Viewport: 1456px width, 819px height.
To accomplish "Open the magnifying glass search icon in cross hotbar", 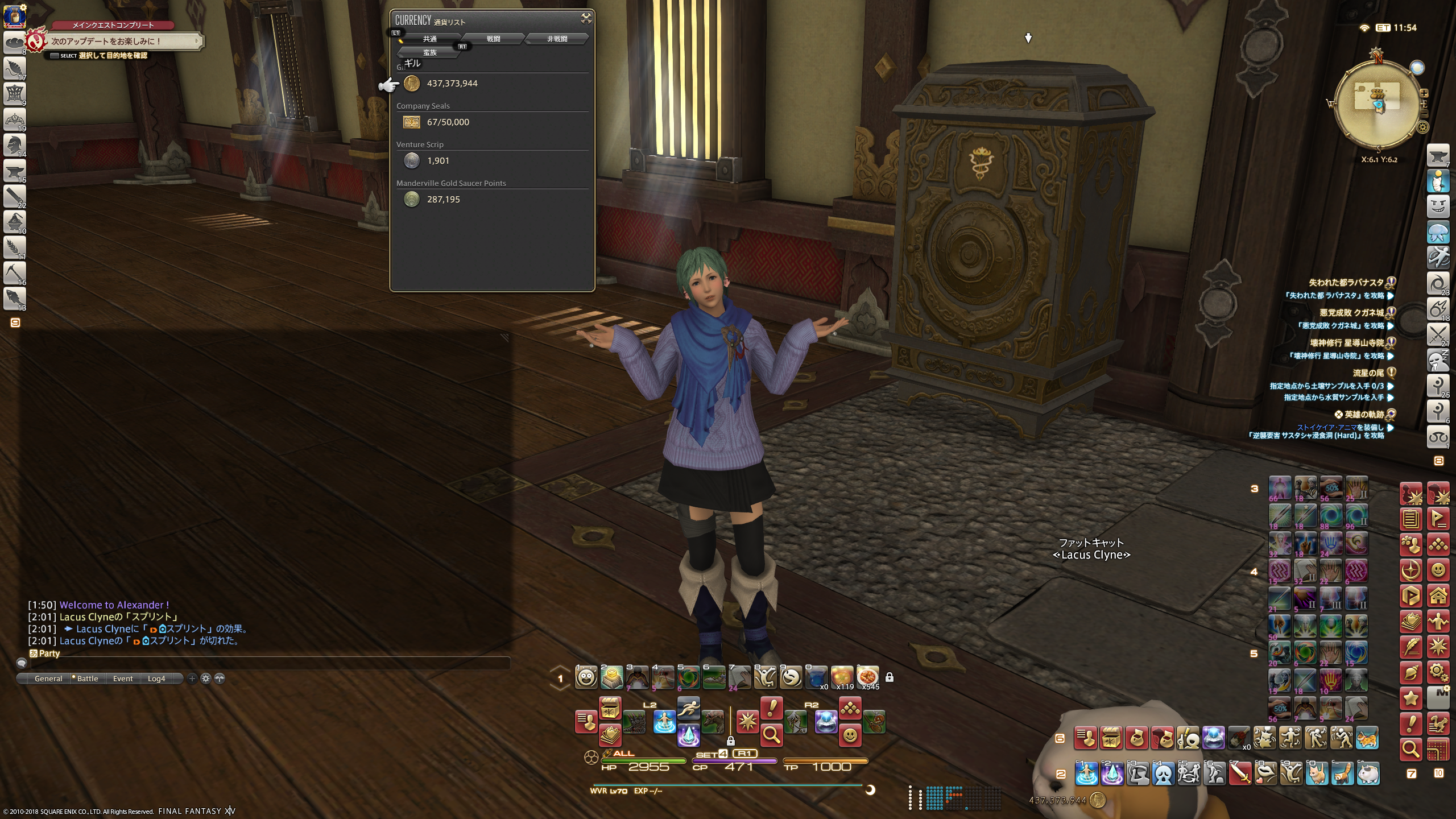I will pos(771,735).
